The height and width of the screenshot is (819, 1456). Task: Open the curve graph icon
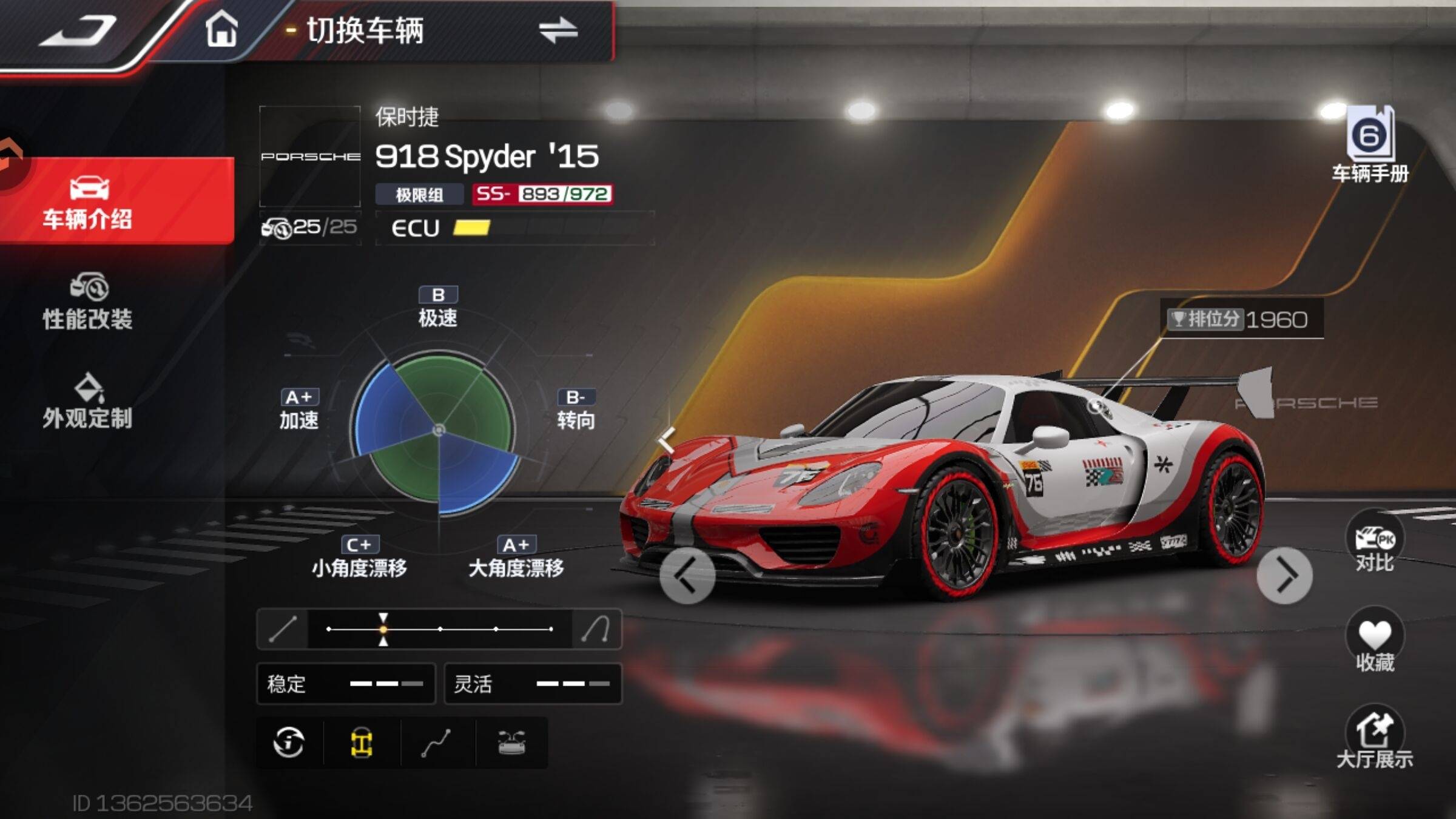pyautogui.click(x=436, y=743)
